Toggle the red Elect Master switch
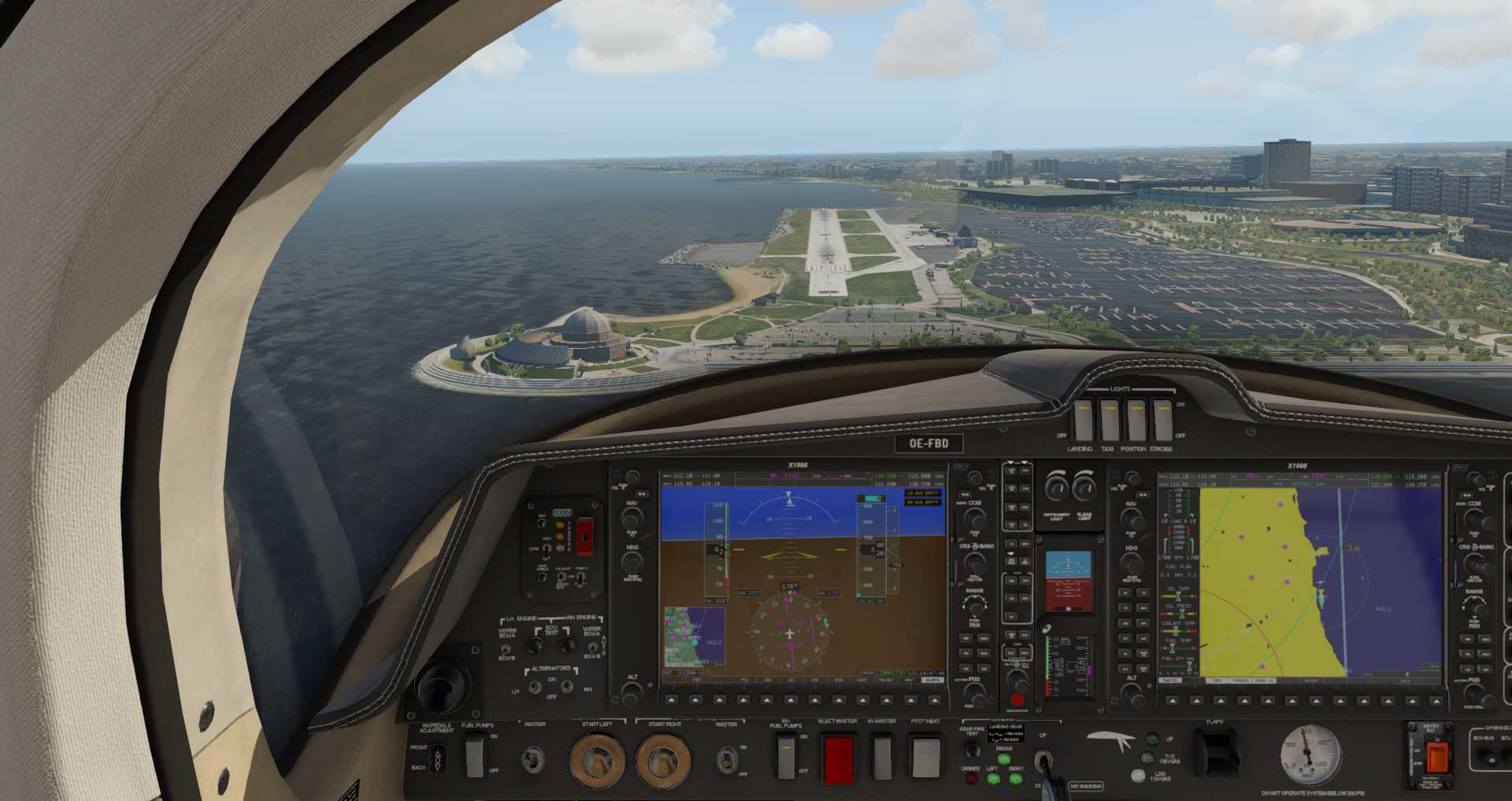This screenshot has width=1512, height=801. [838, 758]
